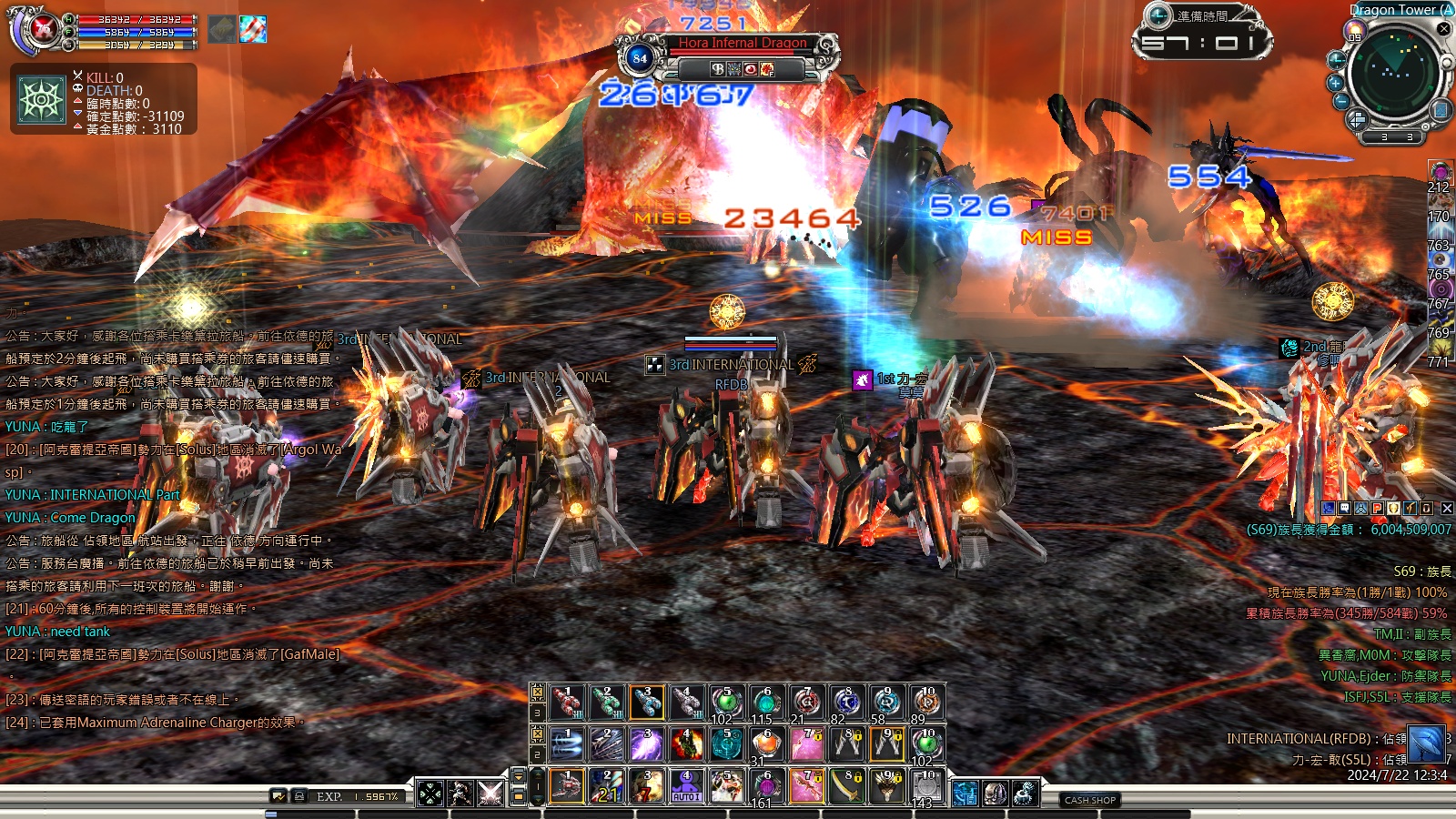Close the radar minimap with X button

click(x=1443, y=29)
